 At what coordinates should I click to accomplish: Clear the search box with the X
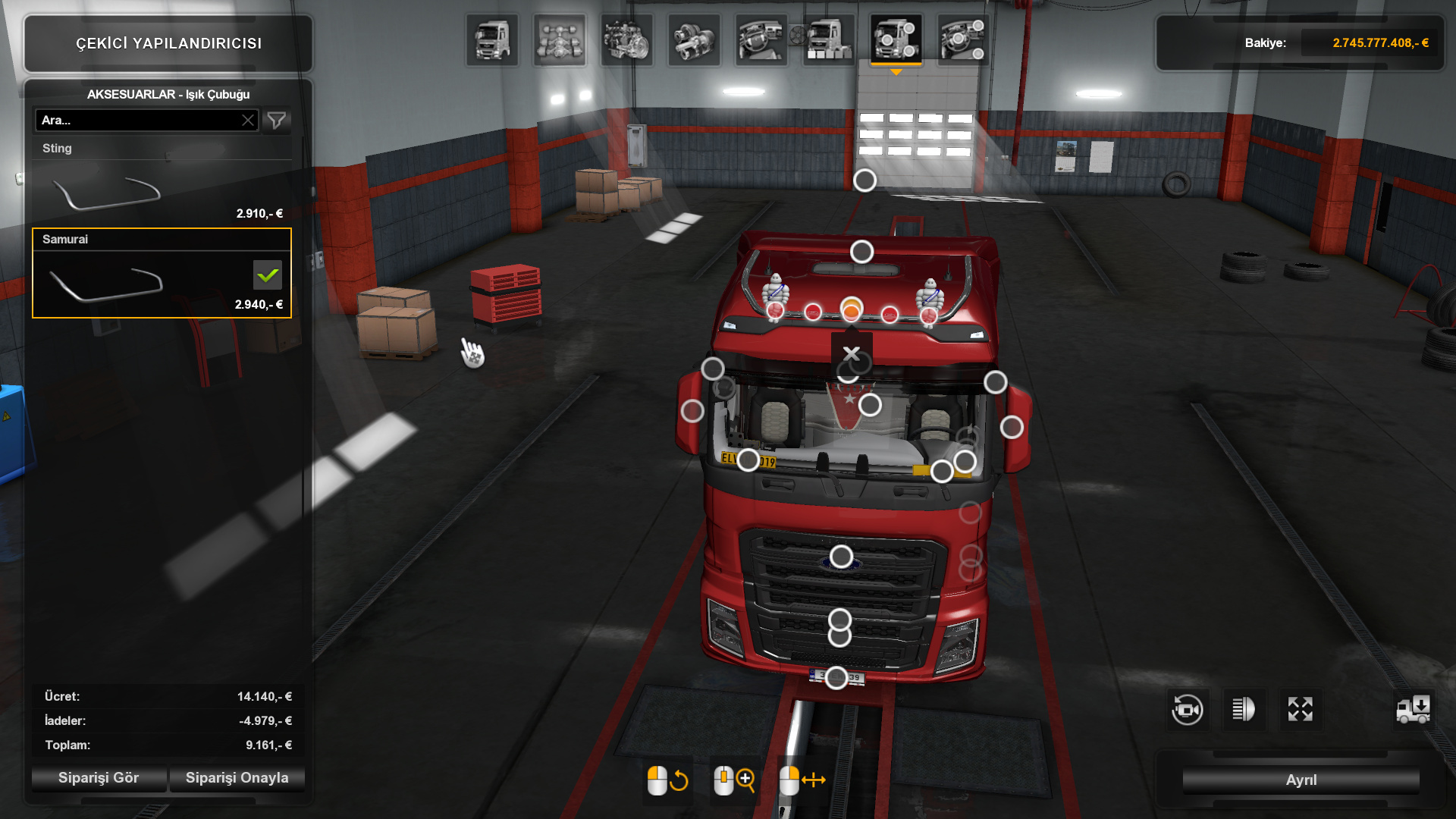click(x=248, y=121)
